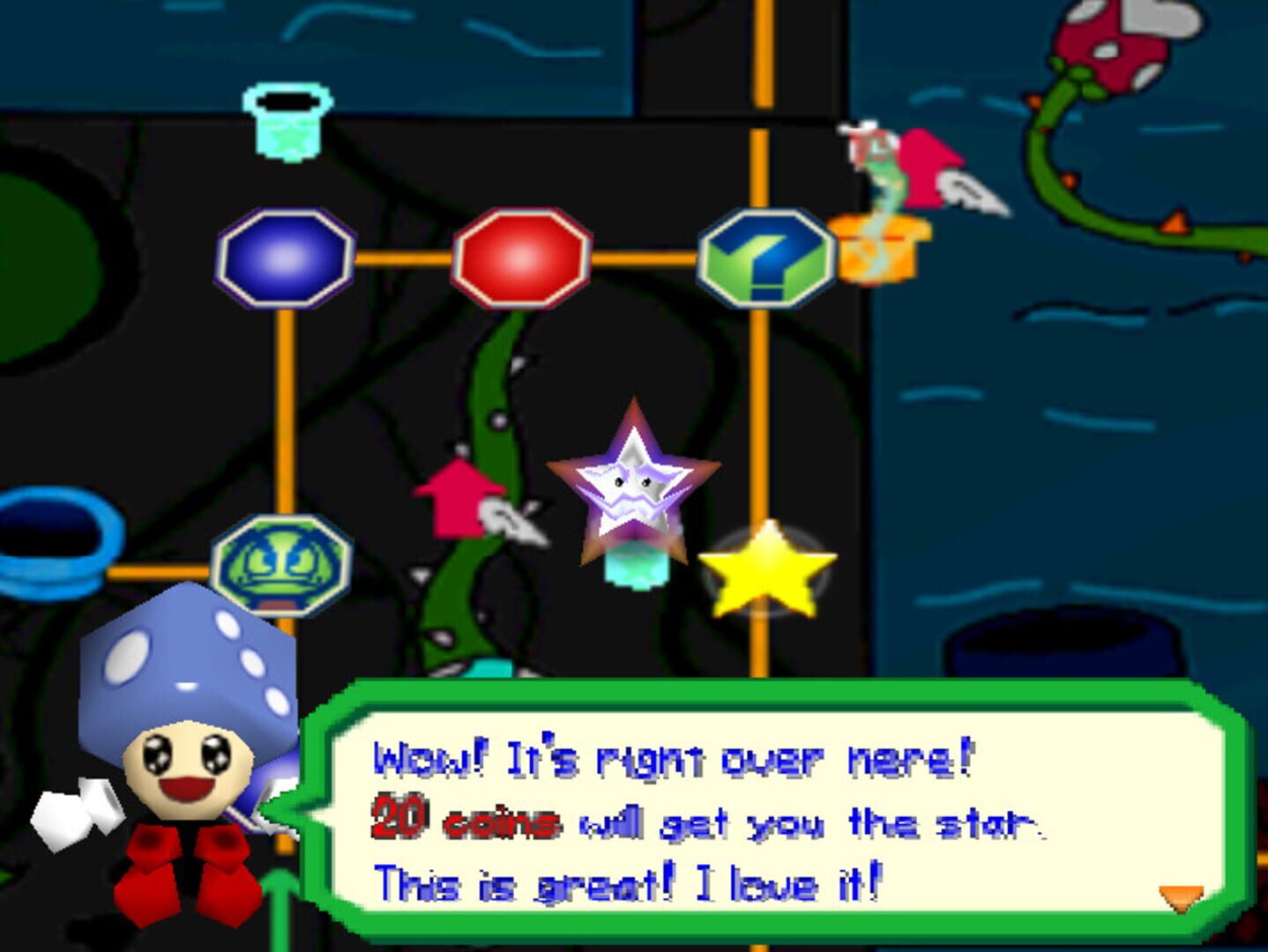The height and width of the screenshot is (952, 1268).
Task: Toggle the blue warp pipe on the left edge
Action: tap(53, 542)
